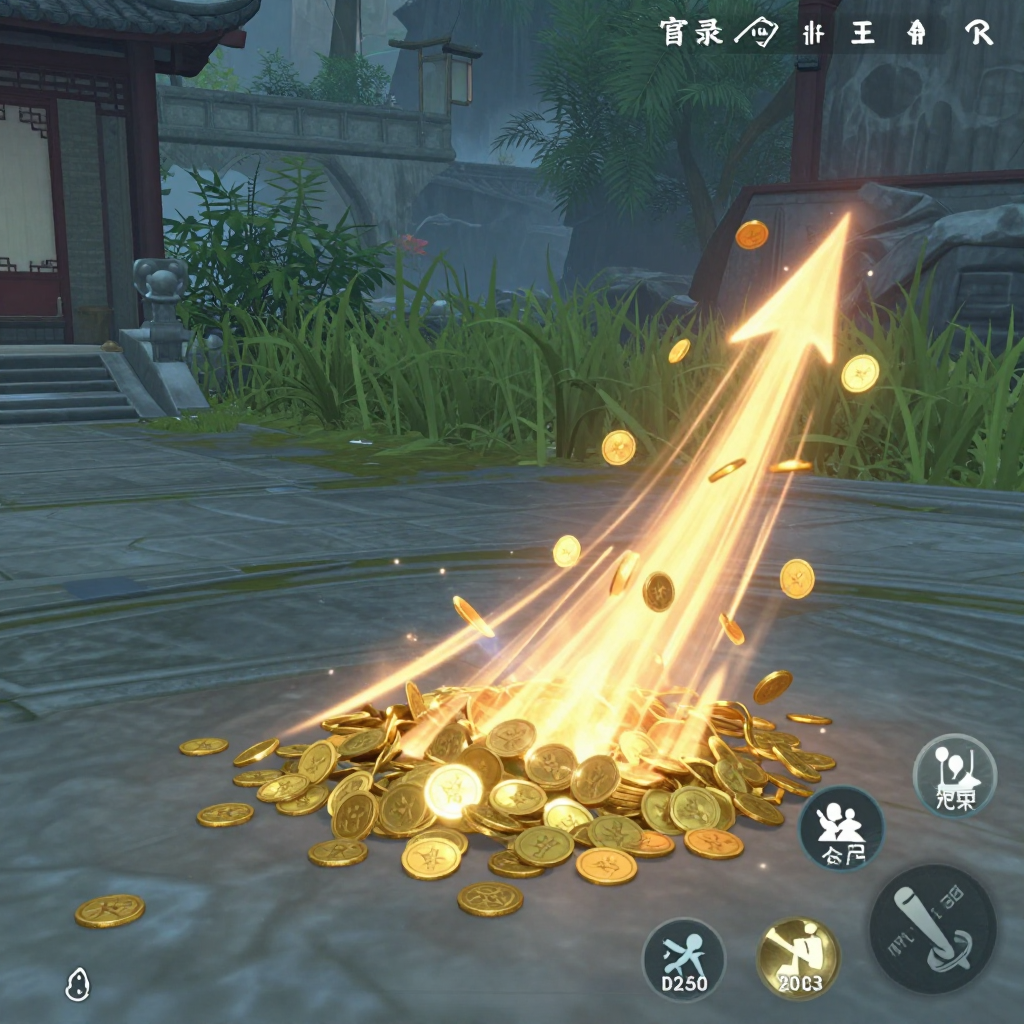
Task: Open the two-people social button
Action: click(x=841, y=828)
